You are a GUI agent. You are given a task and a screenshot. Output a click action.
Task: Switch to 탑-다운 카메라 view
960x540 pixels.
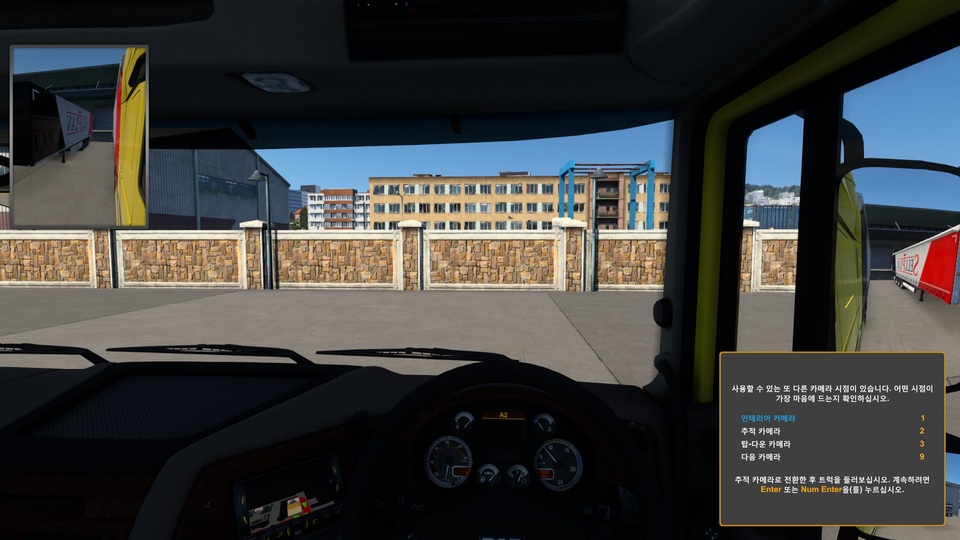pos(764,443)
